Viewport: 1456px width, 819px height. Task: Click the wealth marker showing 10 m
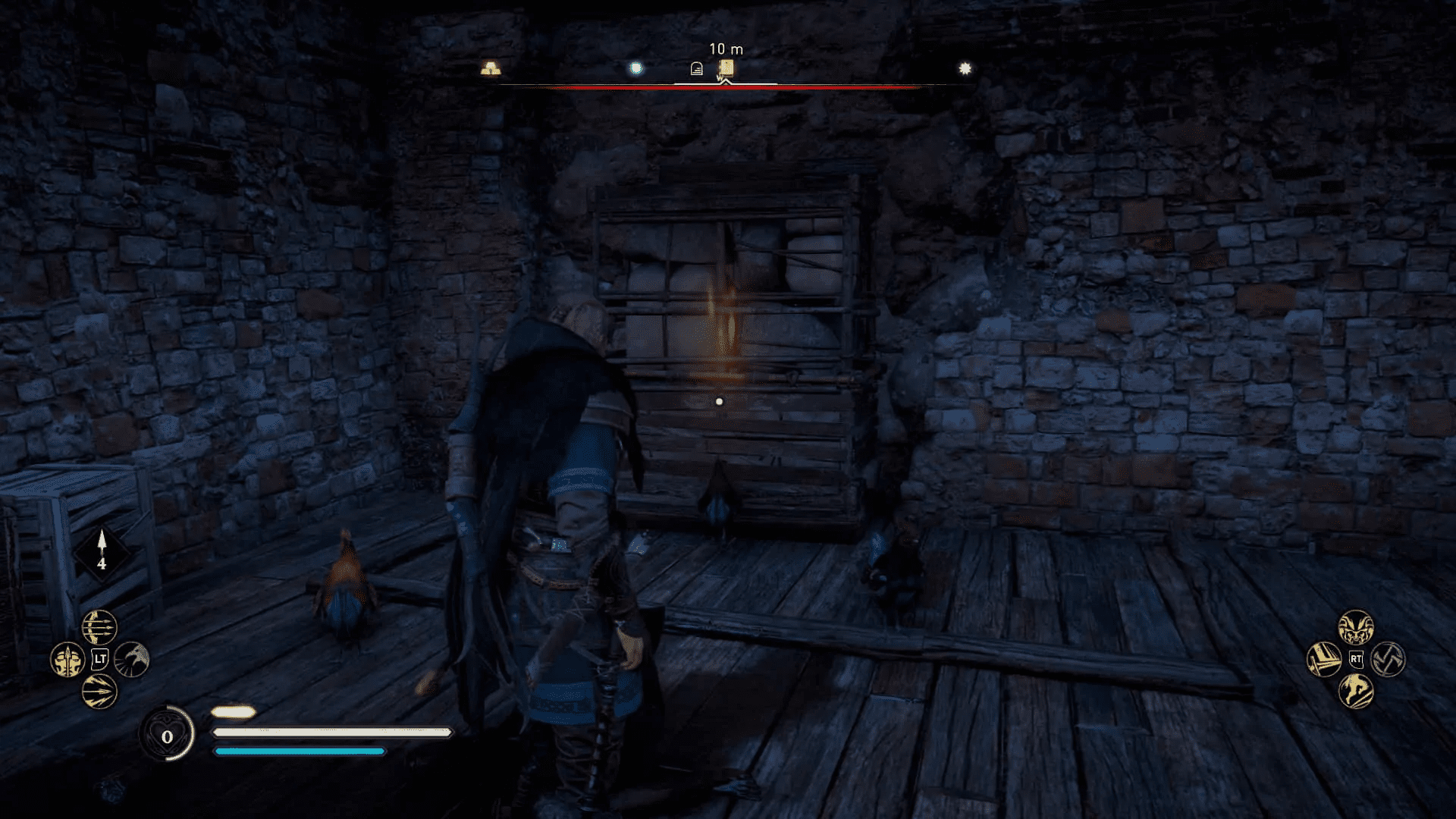[726, 66]
